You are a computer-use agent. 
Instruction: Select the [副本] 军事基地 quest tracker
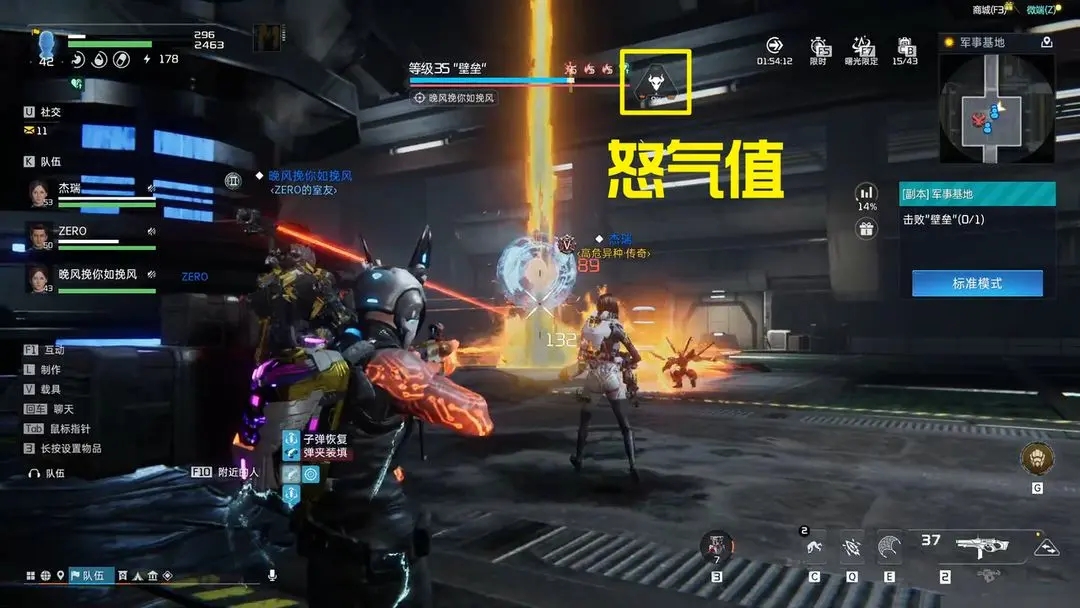[x=977, y=193]
